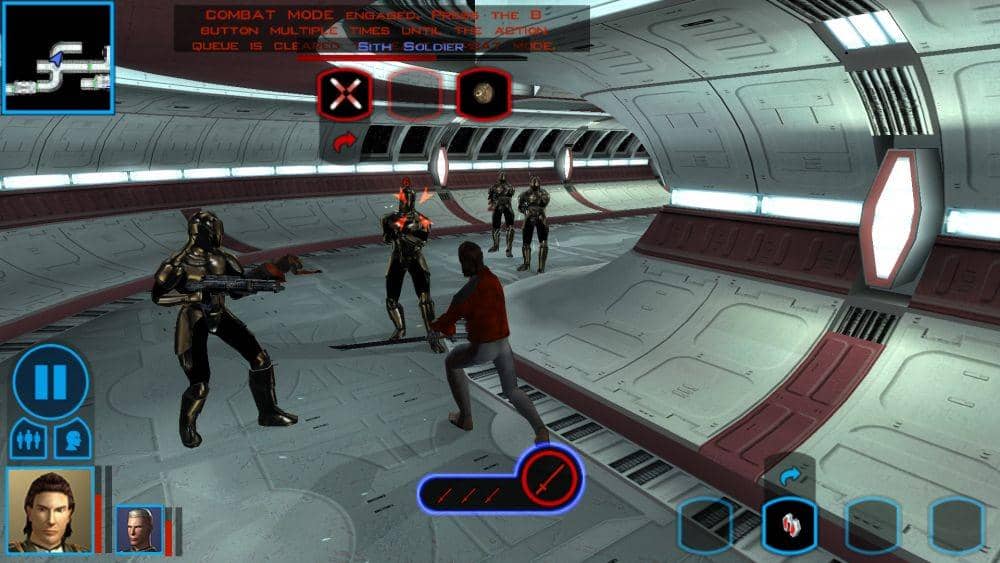
Task: Switch to the grey-haired companion portrait
Action: point(138,529)
